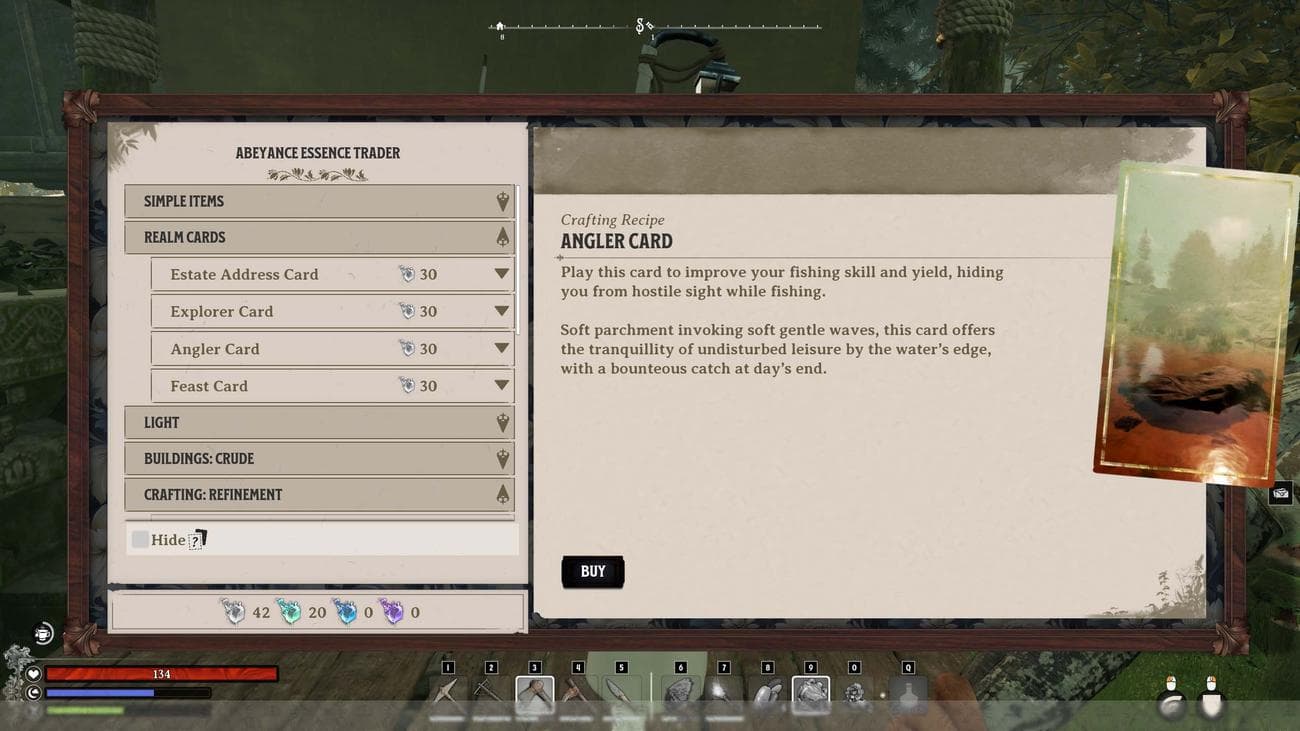
Task: Expand the Simple Items category
Action: (319, 201)
